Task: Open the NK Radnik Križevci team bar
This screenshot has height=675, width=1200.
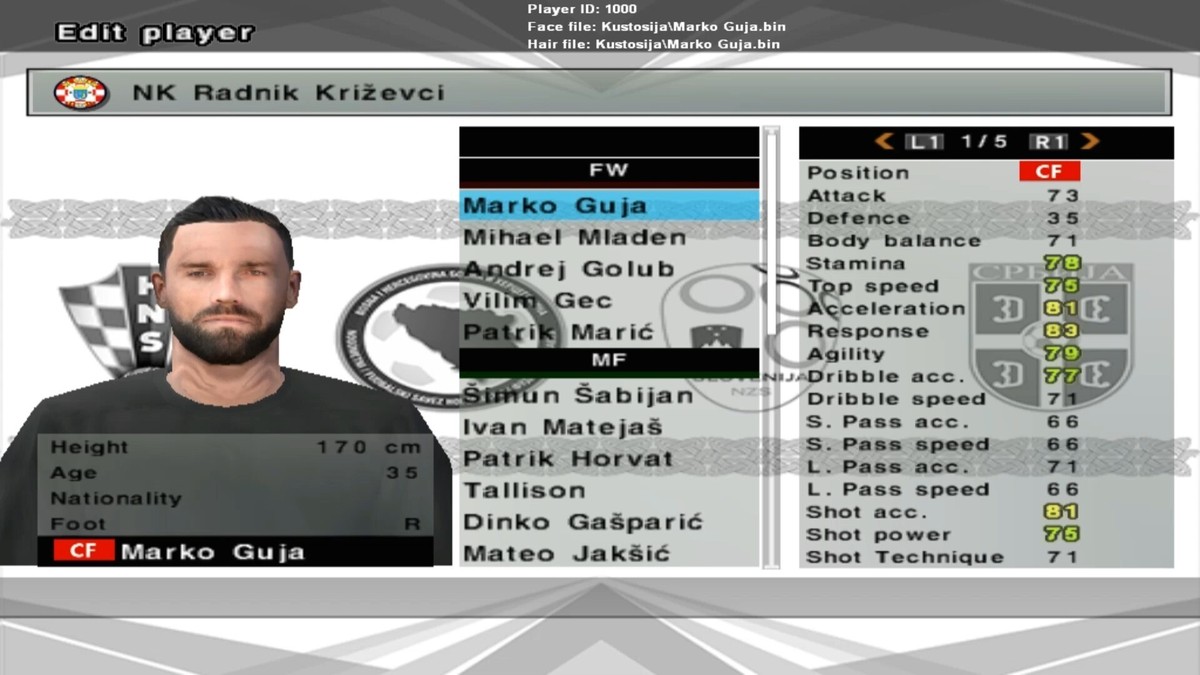Action: [x=599, y=93]
